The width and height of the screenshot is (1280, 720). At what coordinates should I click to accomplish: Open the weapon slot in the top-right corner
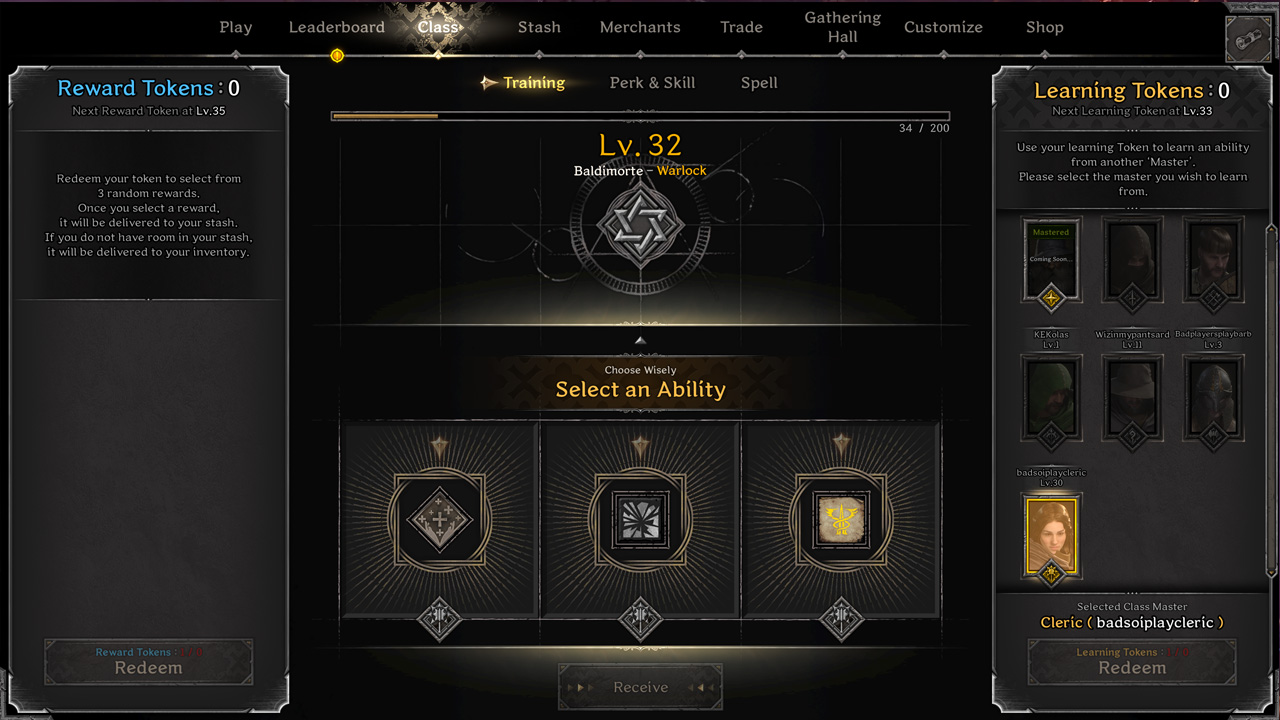click(x=1248, y=40)
